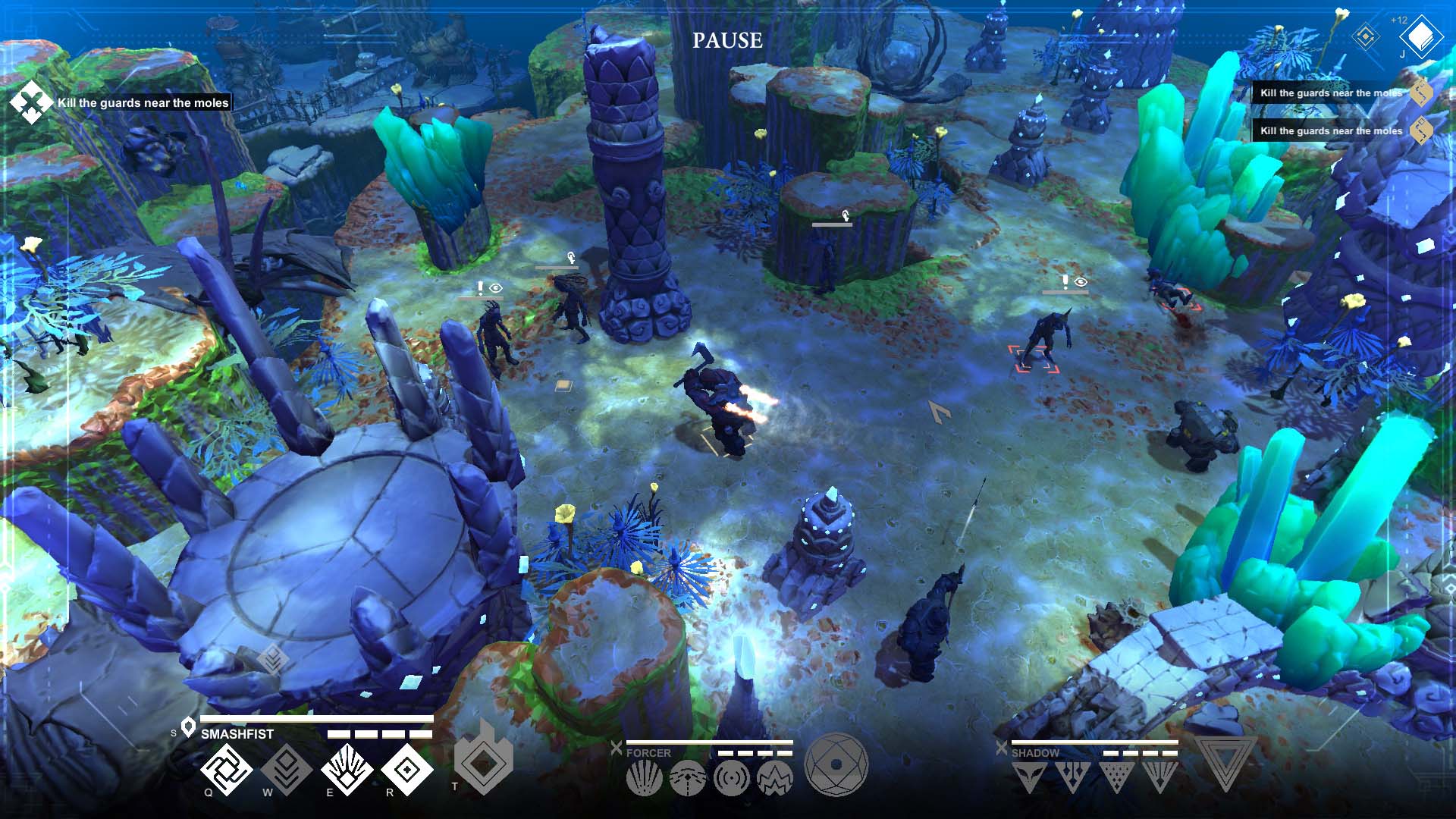Image resolution: width=1456 pixels, height=819 pixels.
Task: Click the PAUSE label at top center
Action: pos(727,40)
